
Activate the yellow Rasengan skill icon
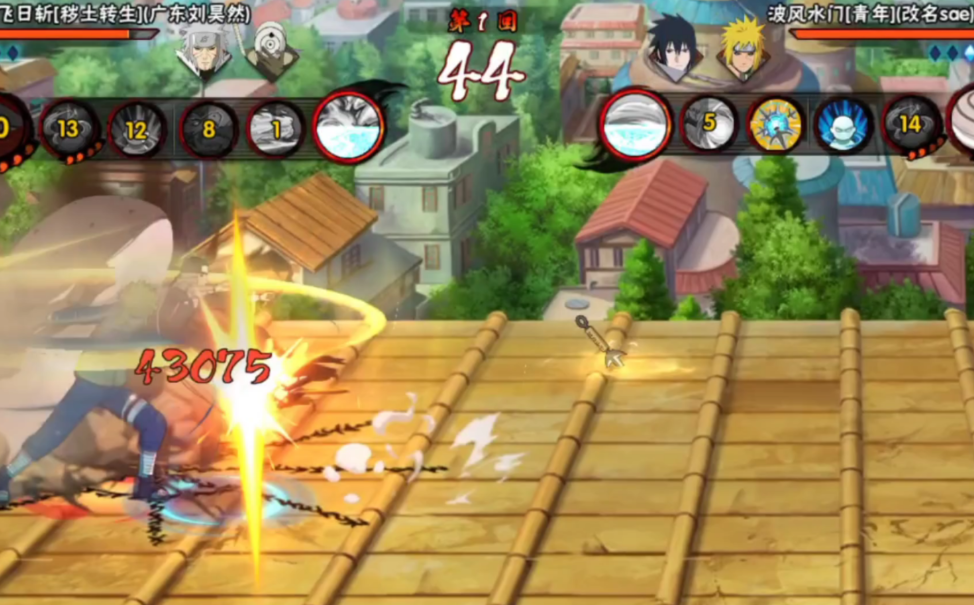click(x=775, y=125)
